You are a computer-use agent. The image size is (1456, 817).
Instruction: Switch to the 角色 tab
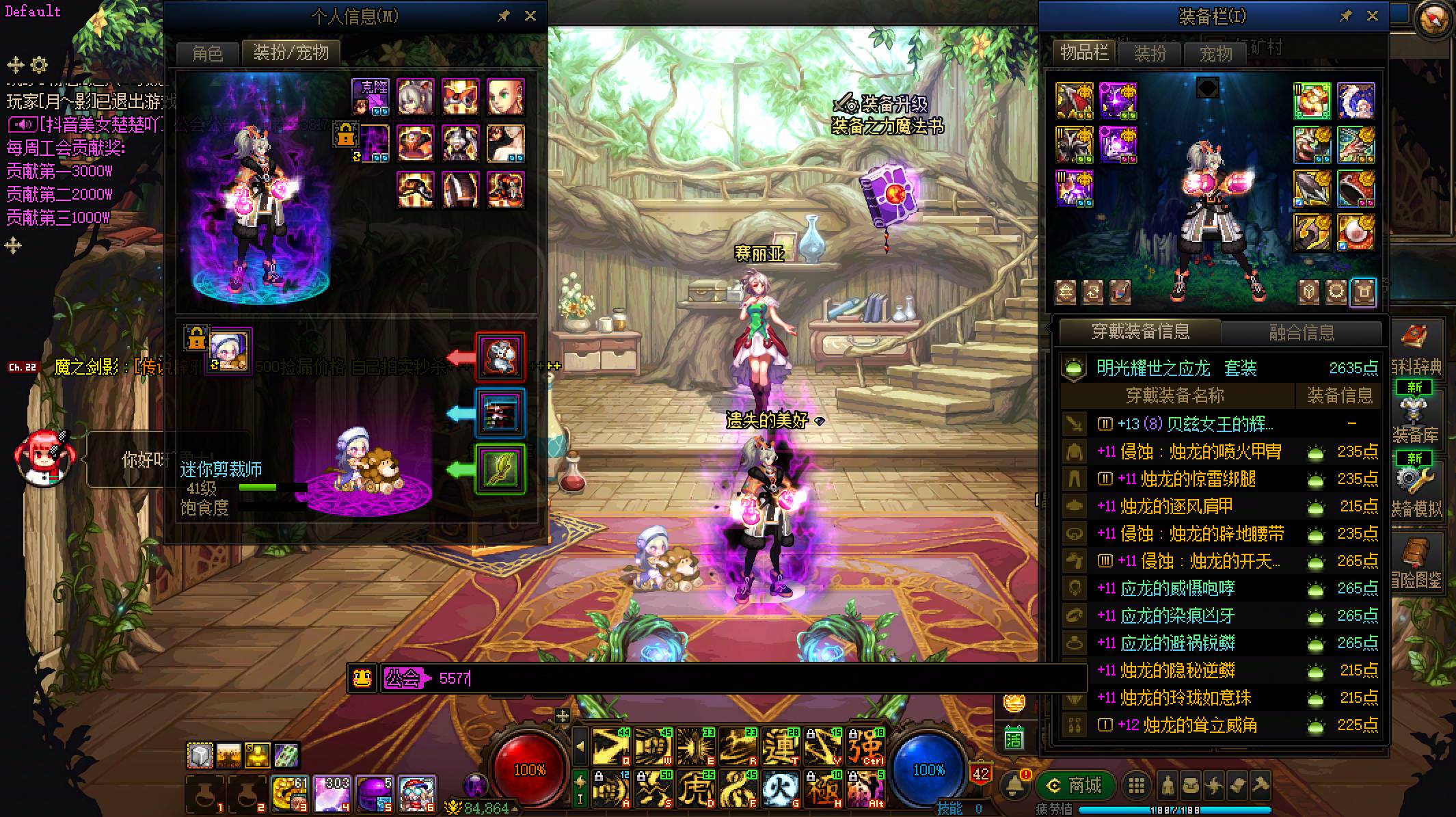(207, 53)
